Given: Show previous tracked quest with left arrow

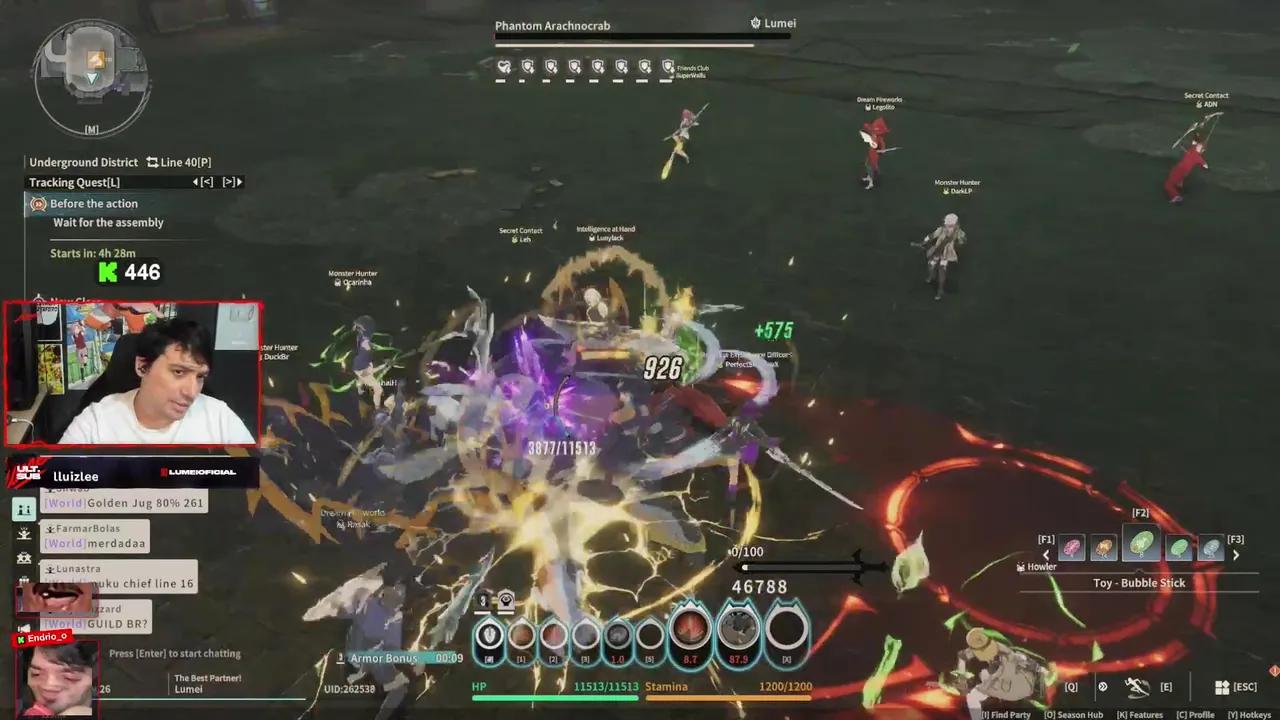Looking at the screenshot, I should point(197,182).
